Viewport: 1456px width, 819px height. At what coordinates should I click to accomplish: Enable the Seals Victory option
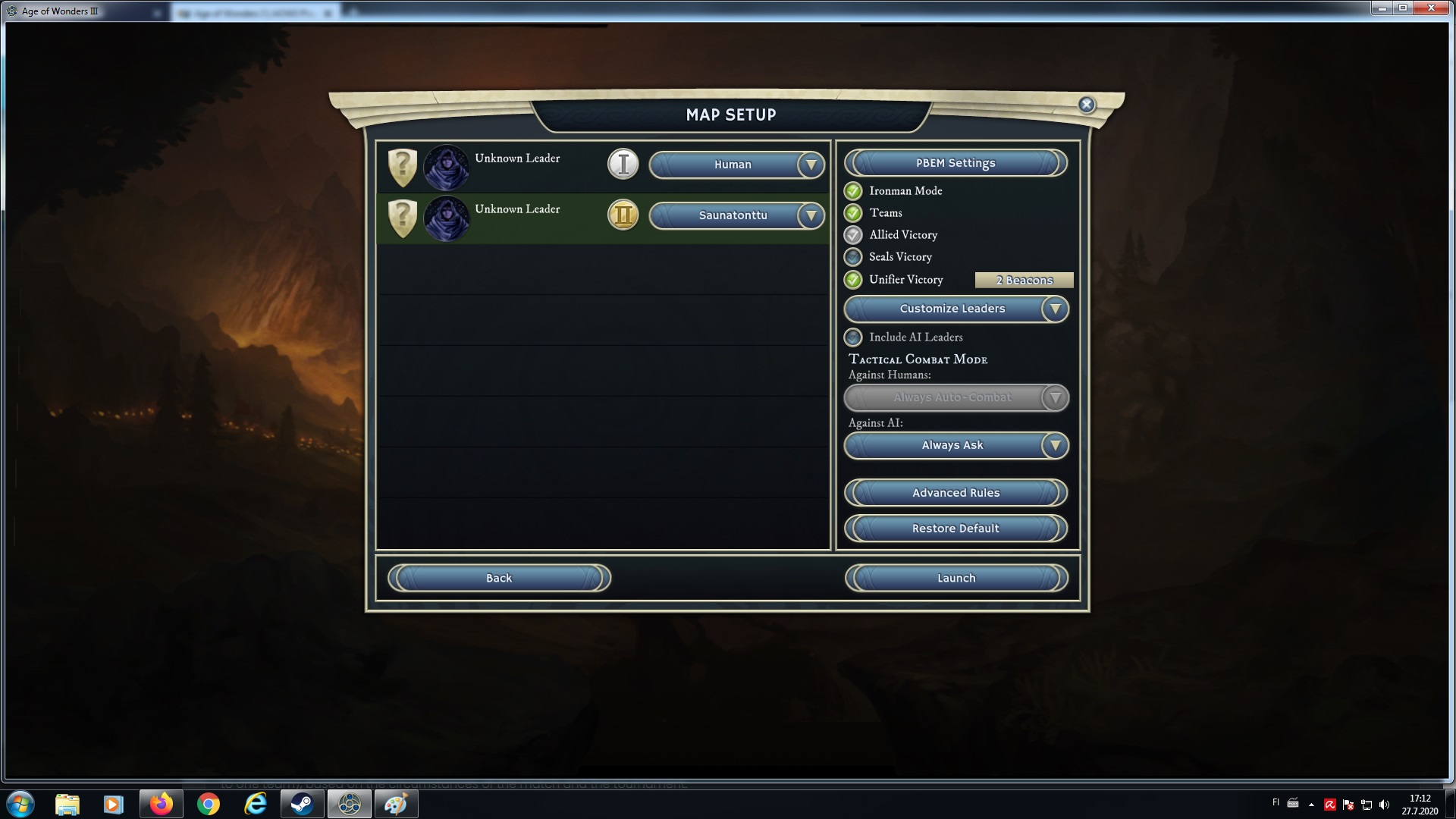click(x=854, y=257)
